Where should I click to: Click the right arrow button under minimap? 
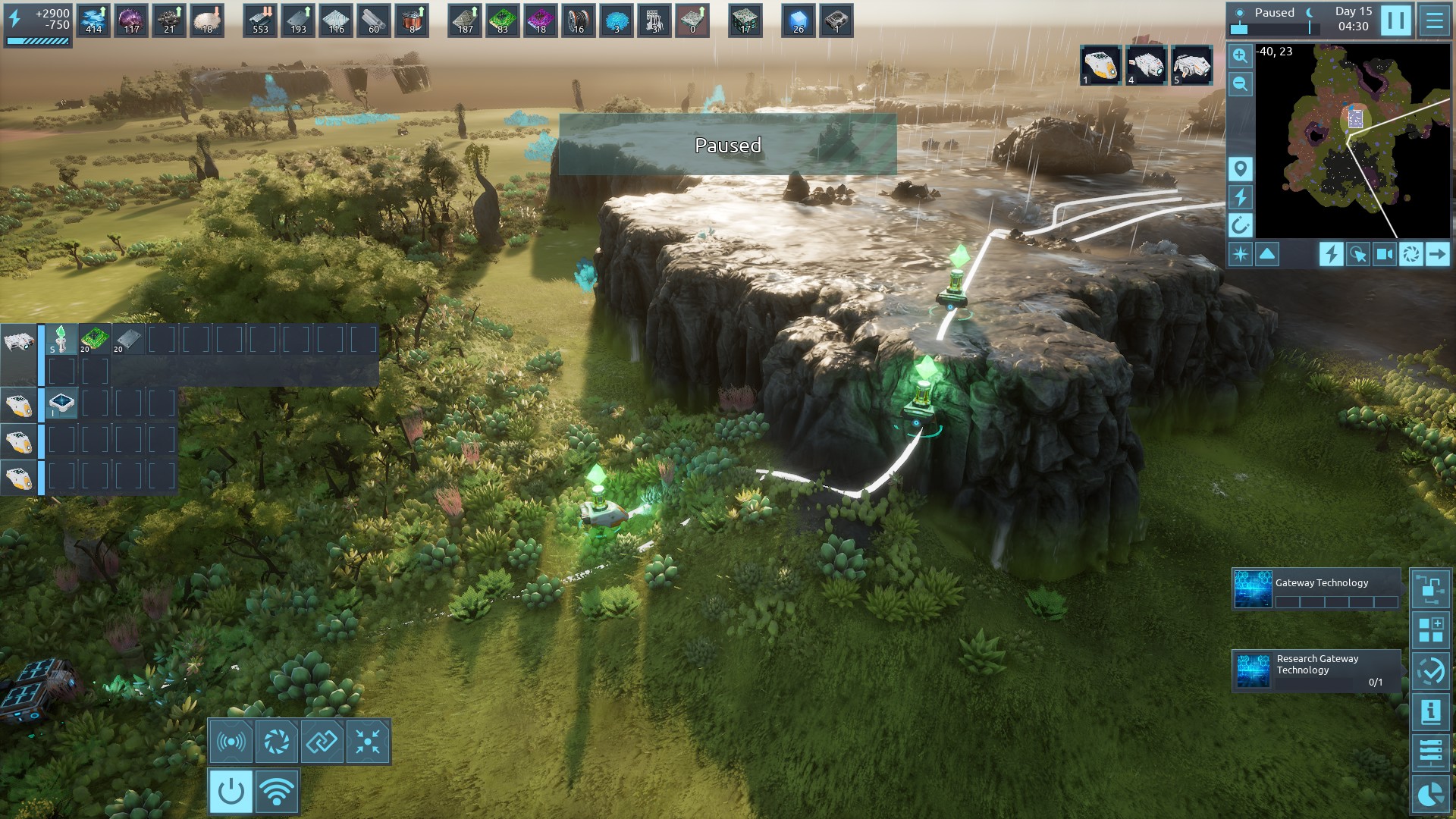[1437, 254]
